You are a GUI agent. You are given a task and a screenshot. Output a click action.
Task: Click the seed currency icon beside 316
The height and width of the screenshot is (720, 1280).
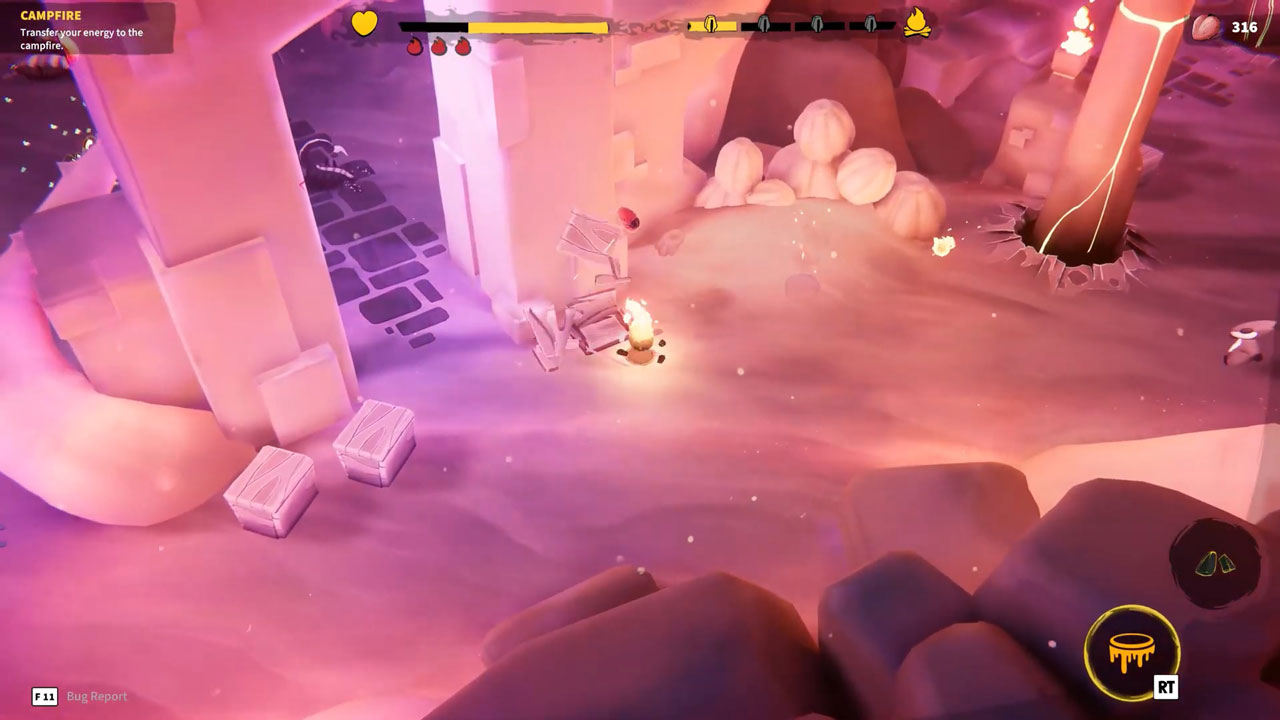(x=1207, y=27)
